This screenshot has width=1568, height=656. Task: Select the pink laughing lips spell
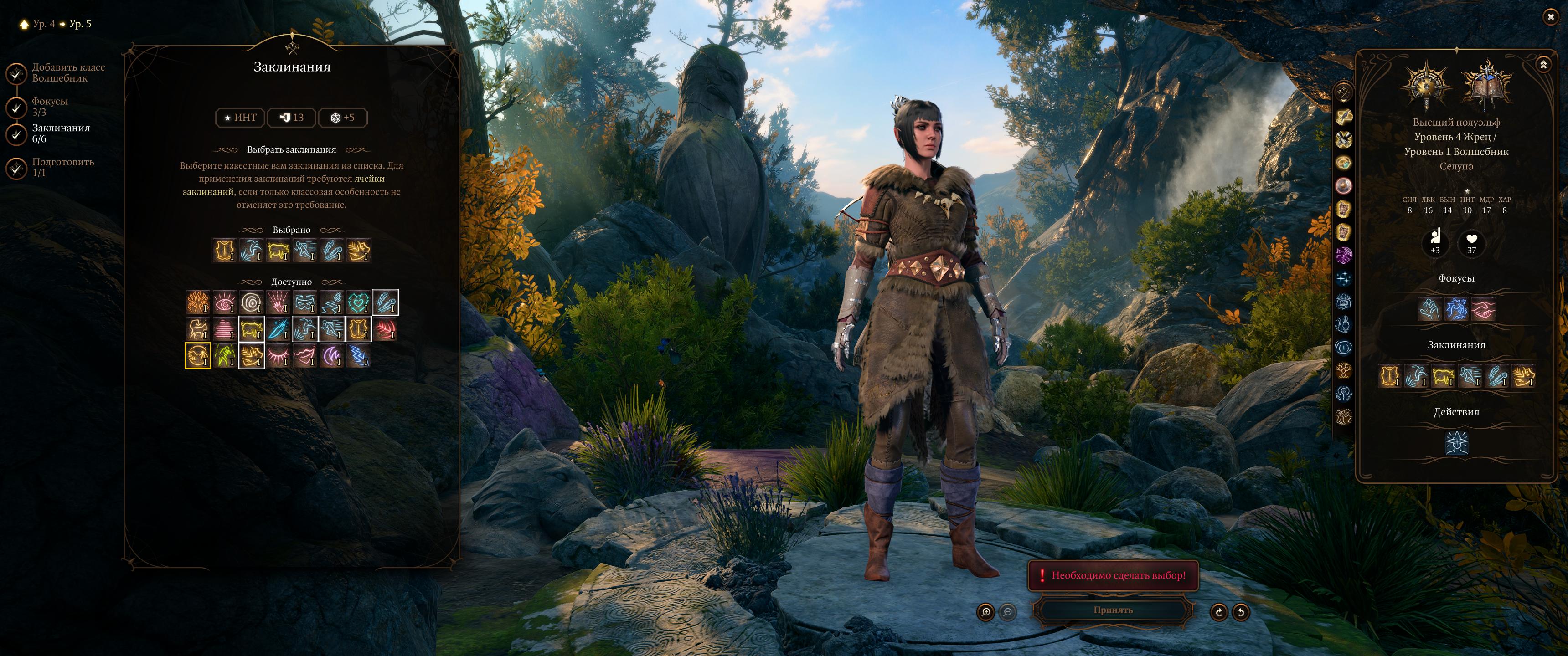pyautogui.click(x=305, y=356)
